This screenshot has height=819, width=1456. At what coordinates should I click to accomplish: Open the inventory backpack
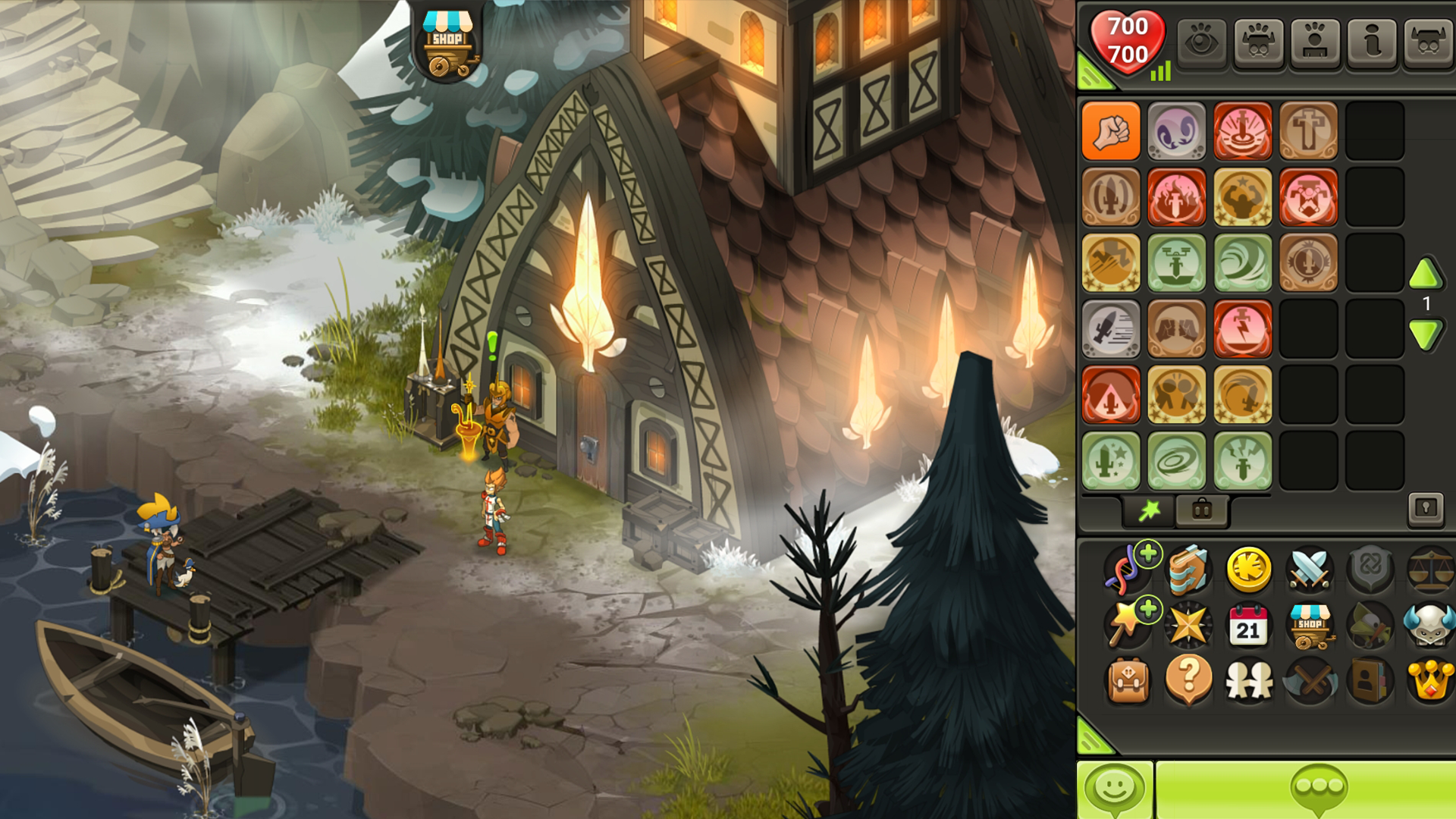pyautogui.click(x=1128, y=679)
